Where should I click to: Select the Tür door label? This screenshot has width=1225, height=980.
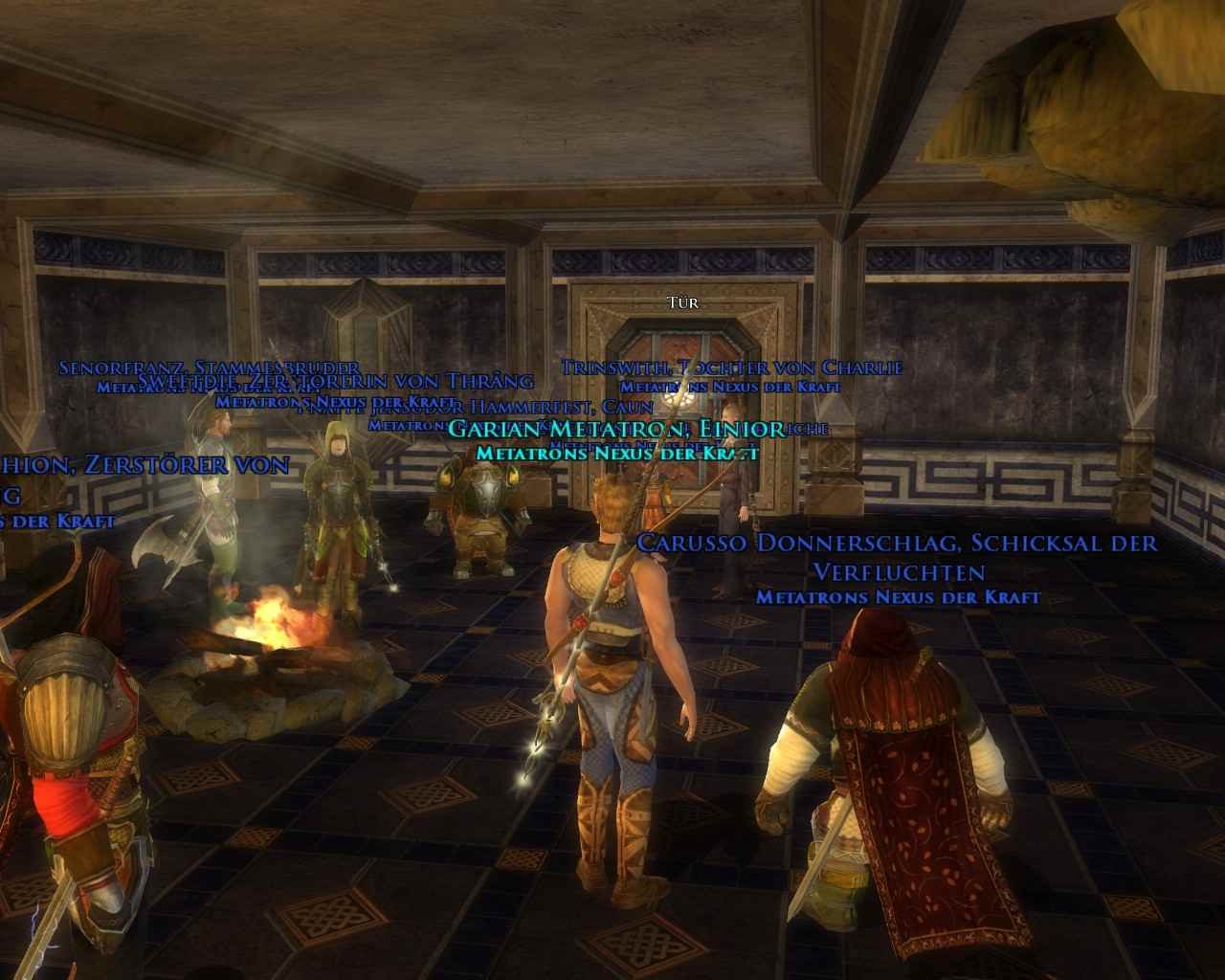point(683,303)
